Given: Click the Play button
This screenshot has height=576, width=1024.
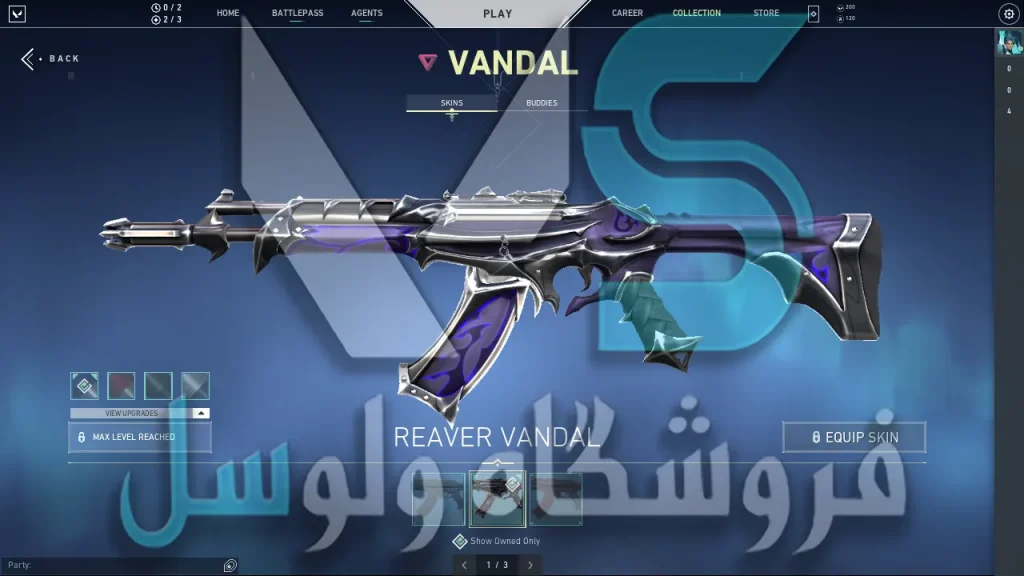Looking at the screenshot, I should (x=497, y=14).
